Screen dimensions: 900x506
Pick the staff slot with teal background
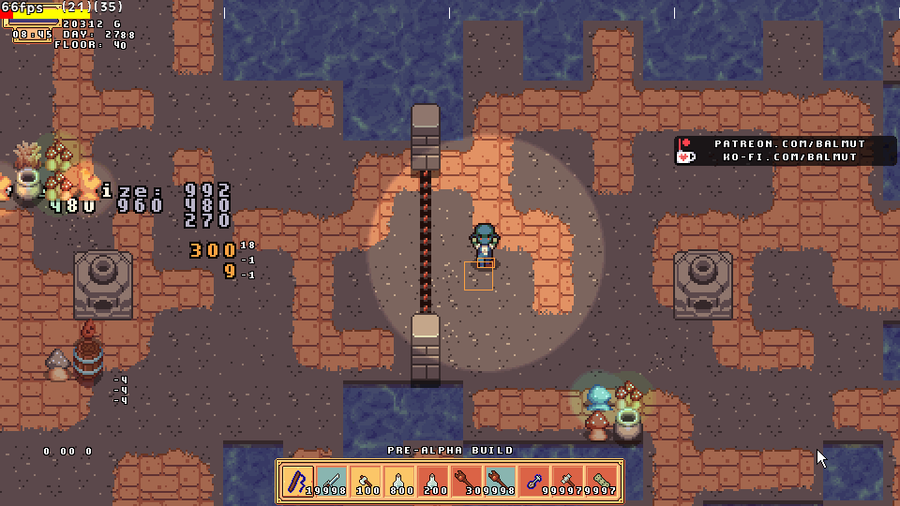coord(502,481)
